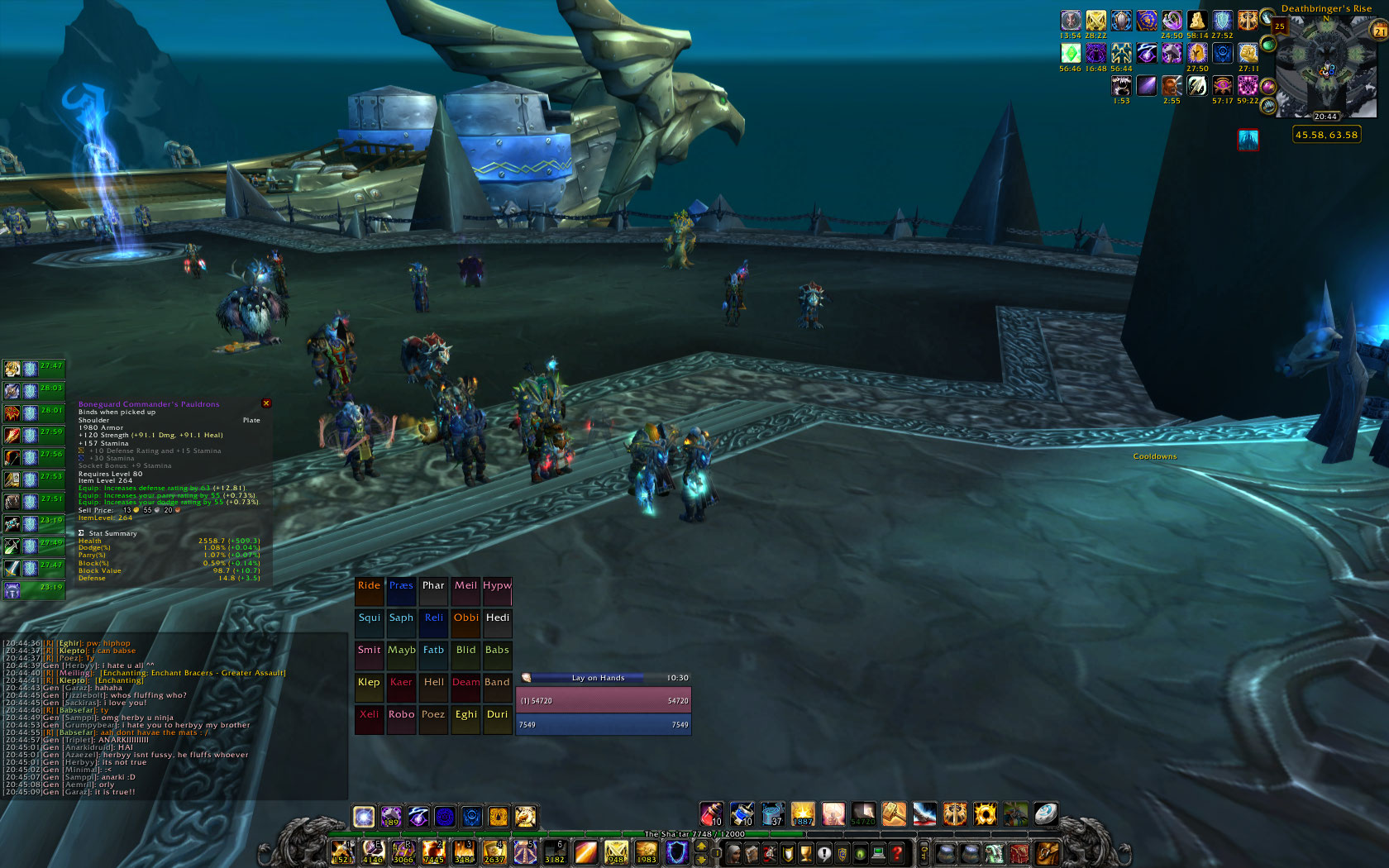Use the red potion with 10 charges

pos(711,814)
